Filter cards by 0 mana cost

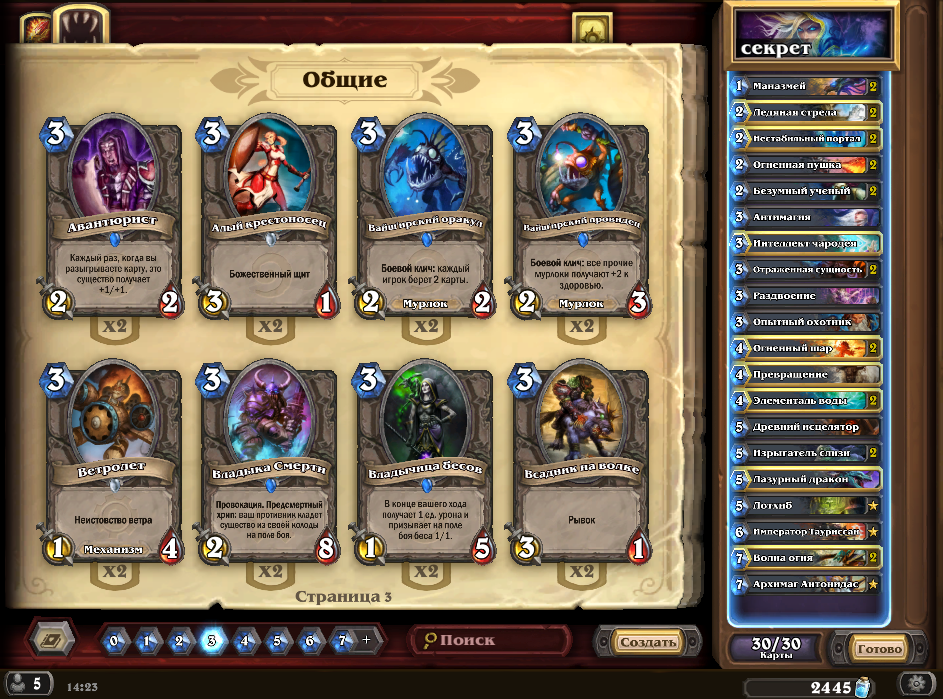pyautogui.click(x=115, y=641)
